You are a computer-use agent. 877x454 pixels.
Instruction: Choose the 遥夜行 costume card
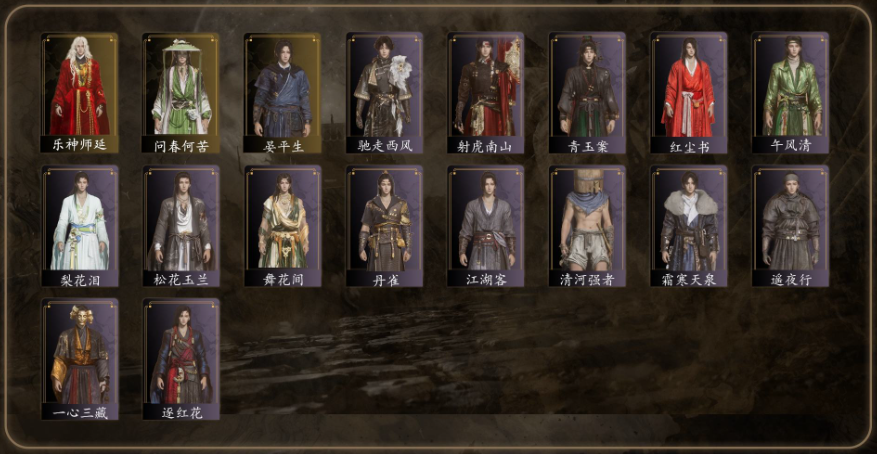coord(791,227)
